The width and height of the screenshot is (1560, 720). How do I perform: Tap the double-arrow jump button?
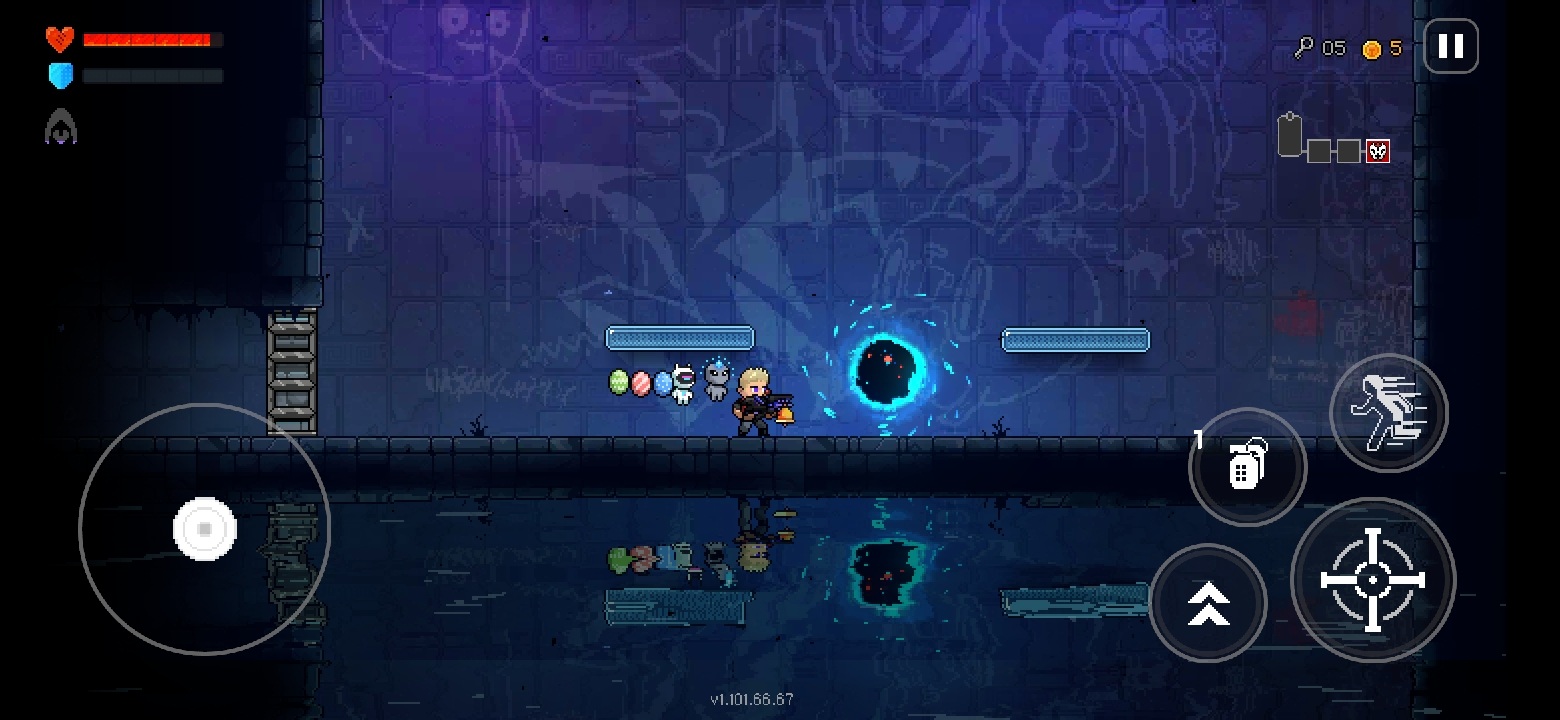tap(1208, 603)
